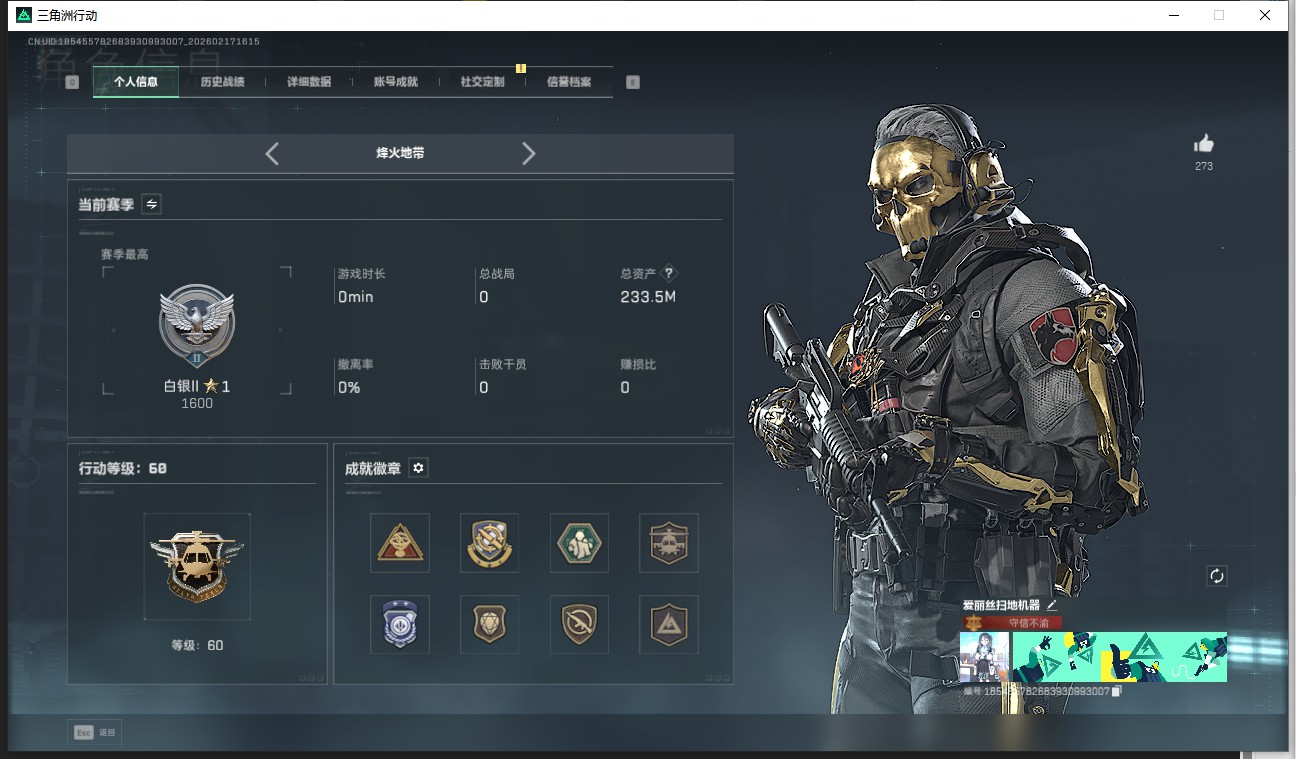
Task: Click the left arrow before 烽火地带
Action: [x=271, y=153]
